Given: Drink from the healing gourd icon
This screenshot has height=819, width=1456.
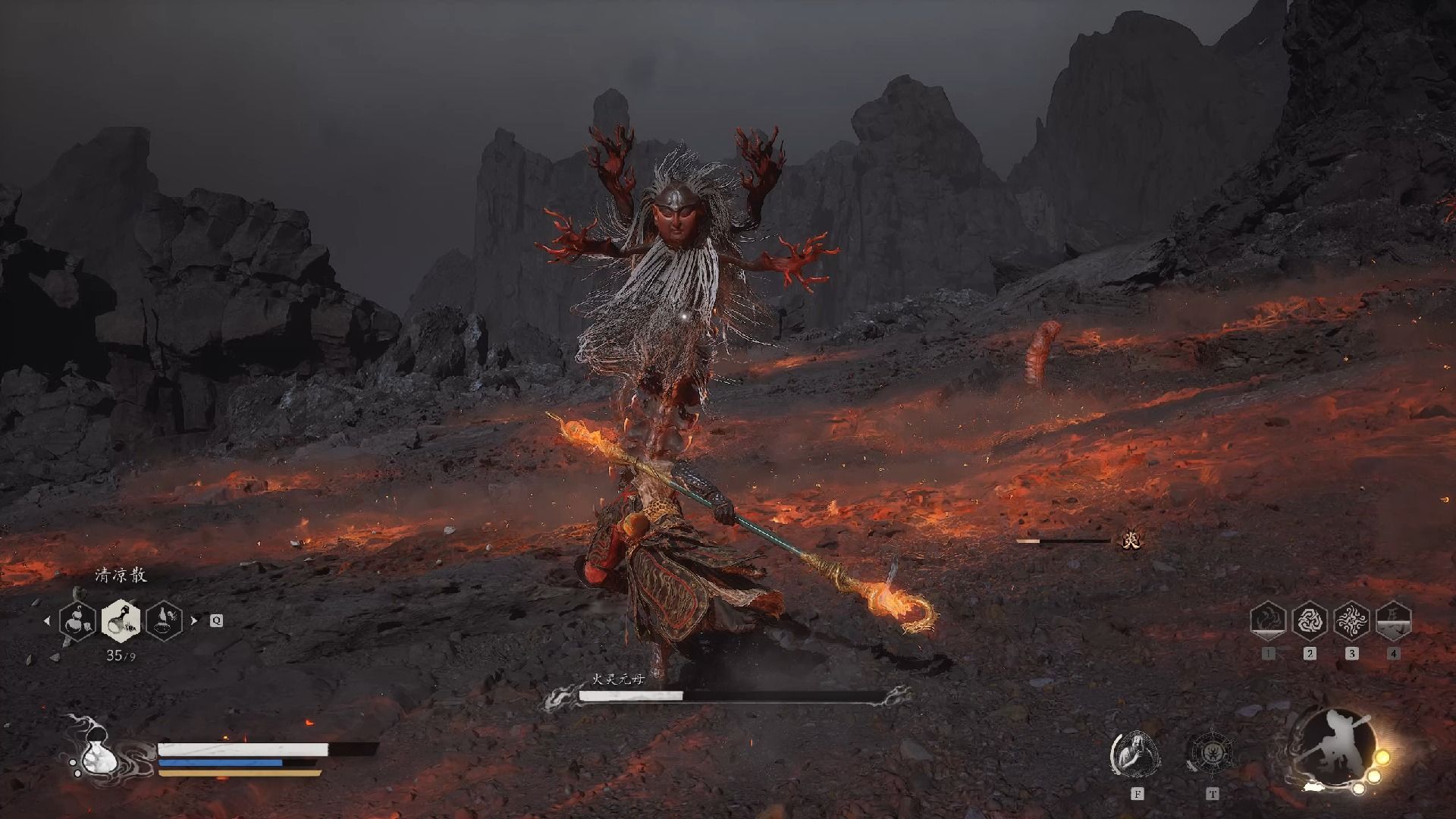Looking at the screenshot, I should pos(97,753).
